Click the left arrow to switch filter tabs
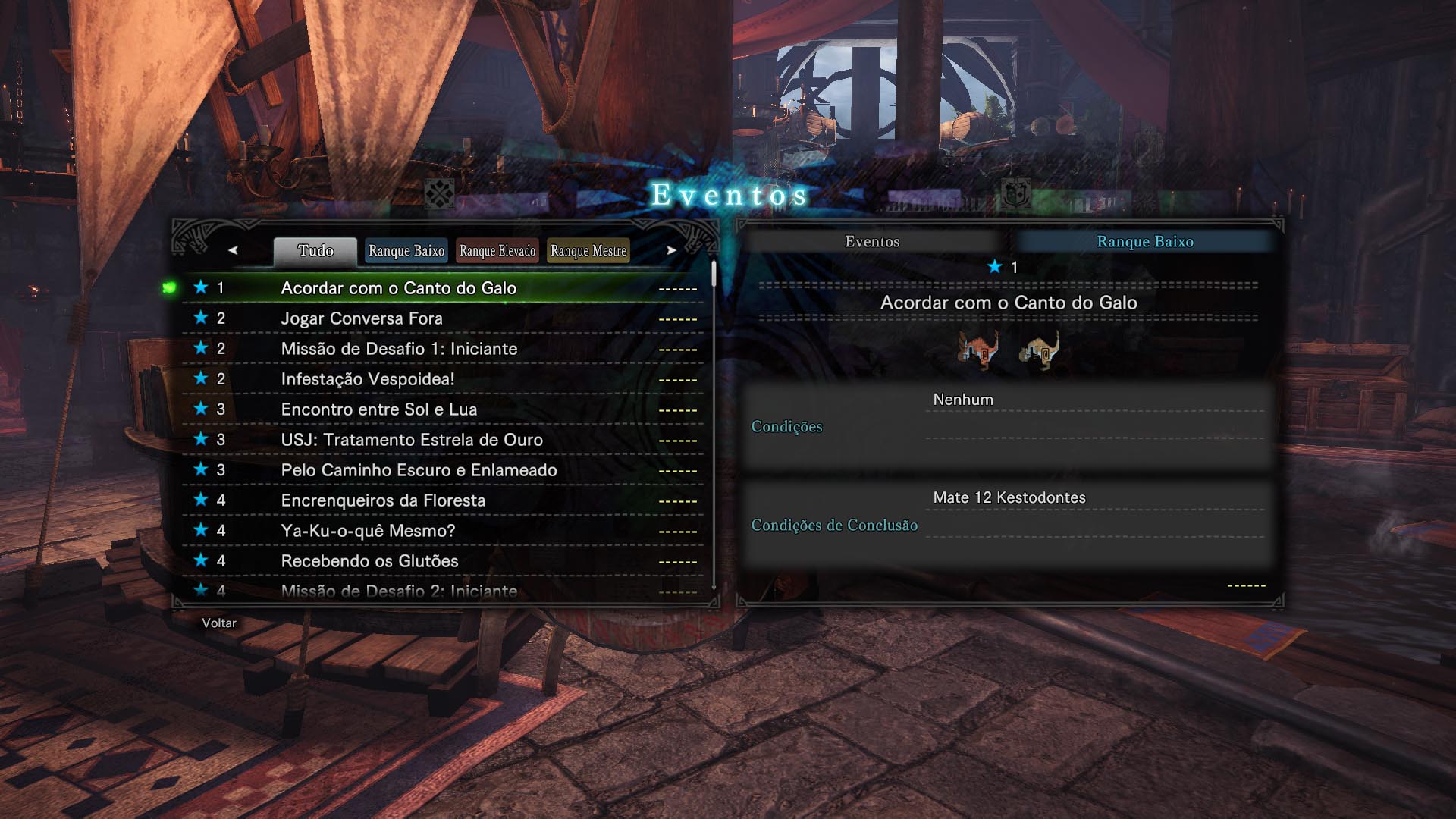 (x=235, y=250)
